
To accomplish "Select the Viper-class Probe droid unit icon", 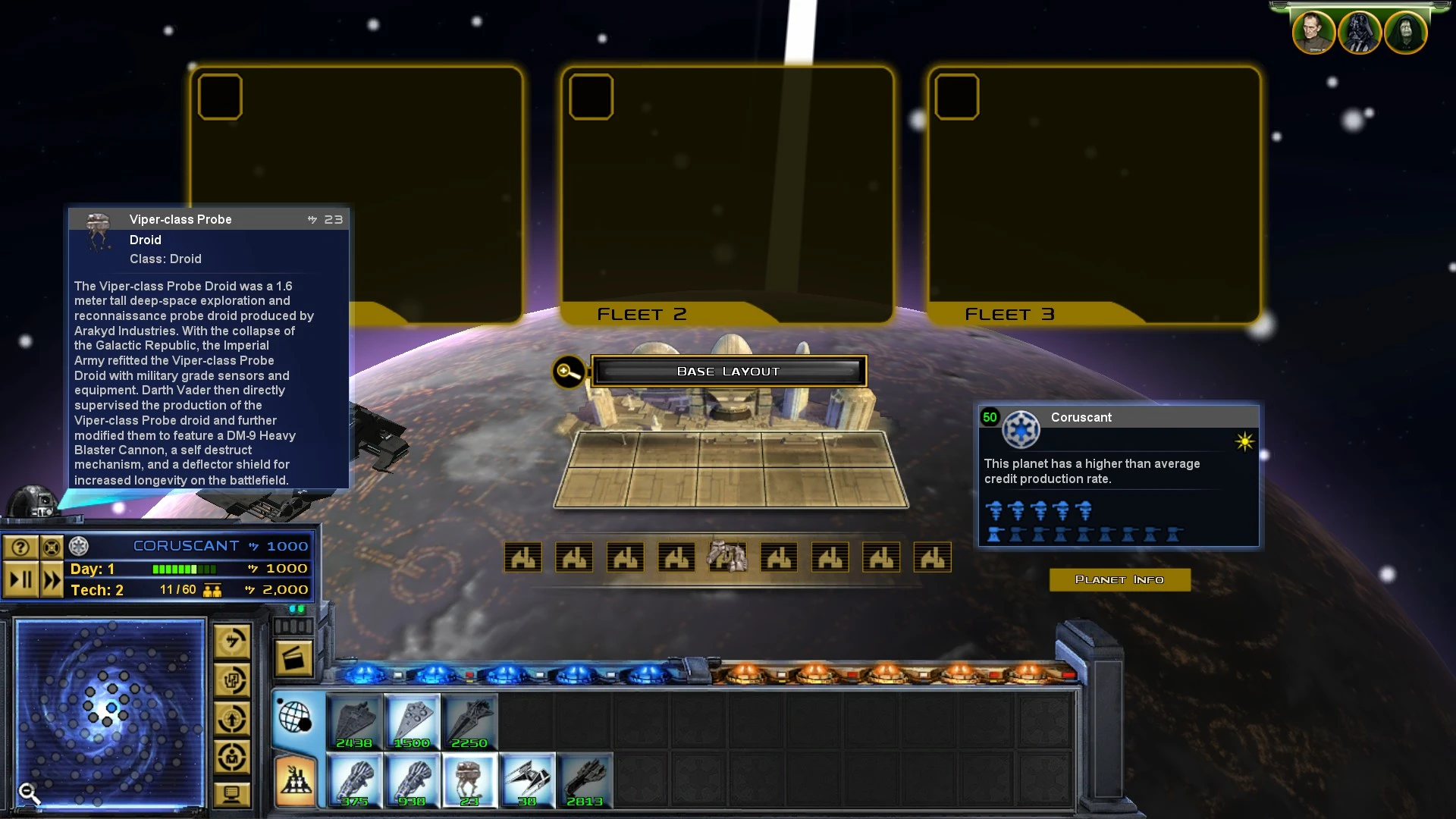I will coord(469,781).
